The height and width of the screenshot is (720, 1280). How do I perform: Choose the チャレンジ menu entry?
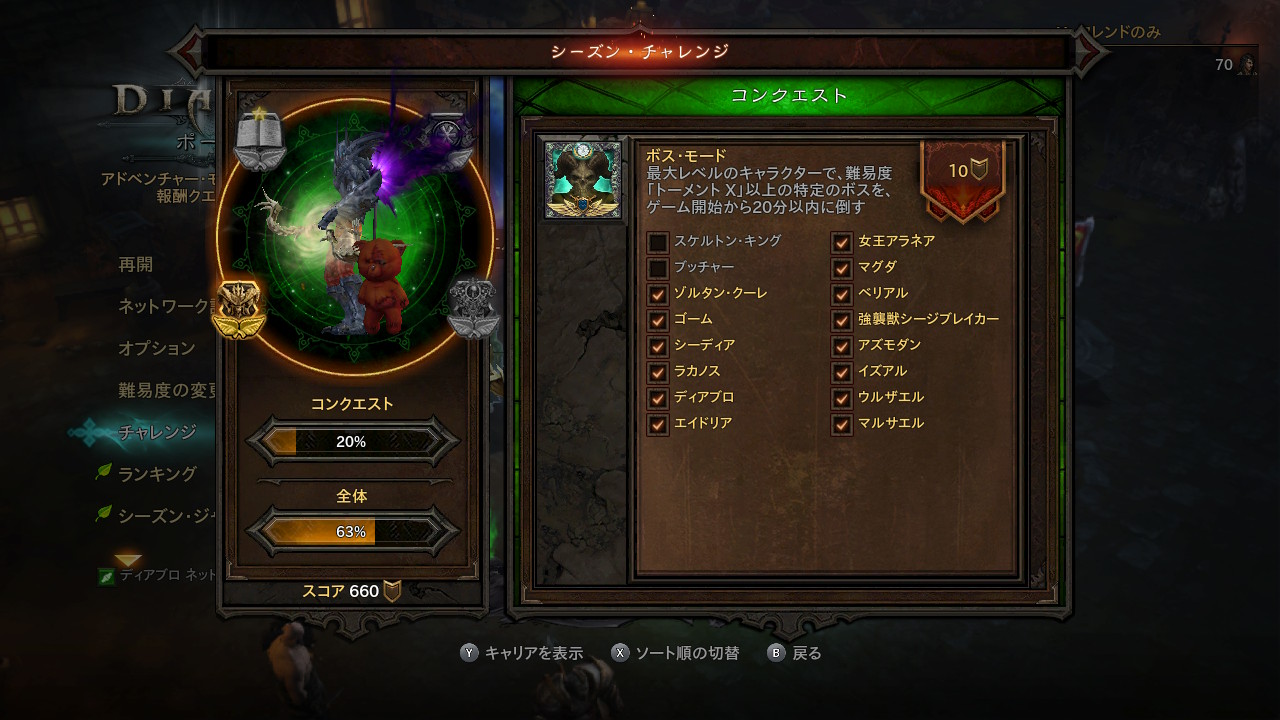157,432
